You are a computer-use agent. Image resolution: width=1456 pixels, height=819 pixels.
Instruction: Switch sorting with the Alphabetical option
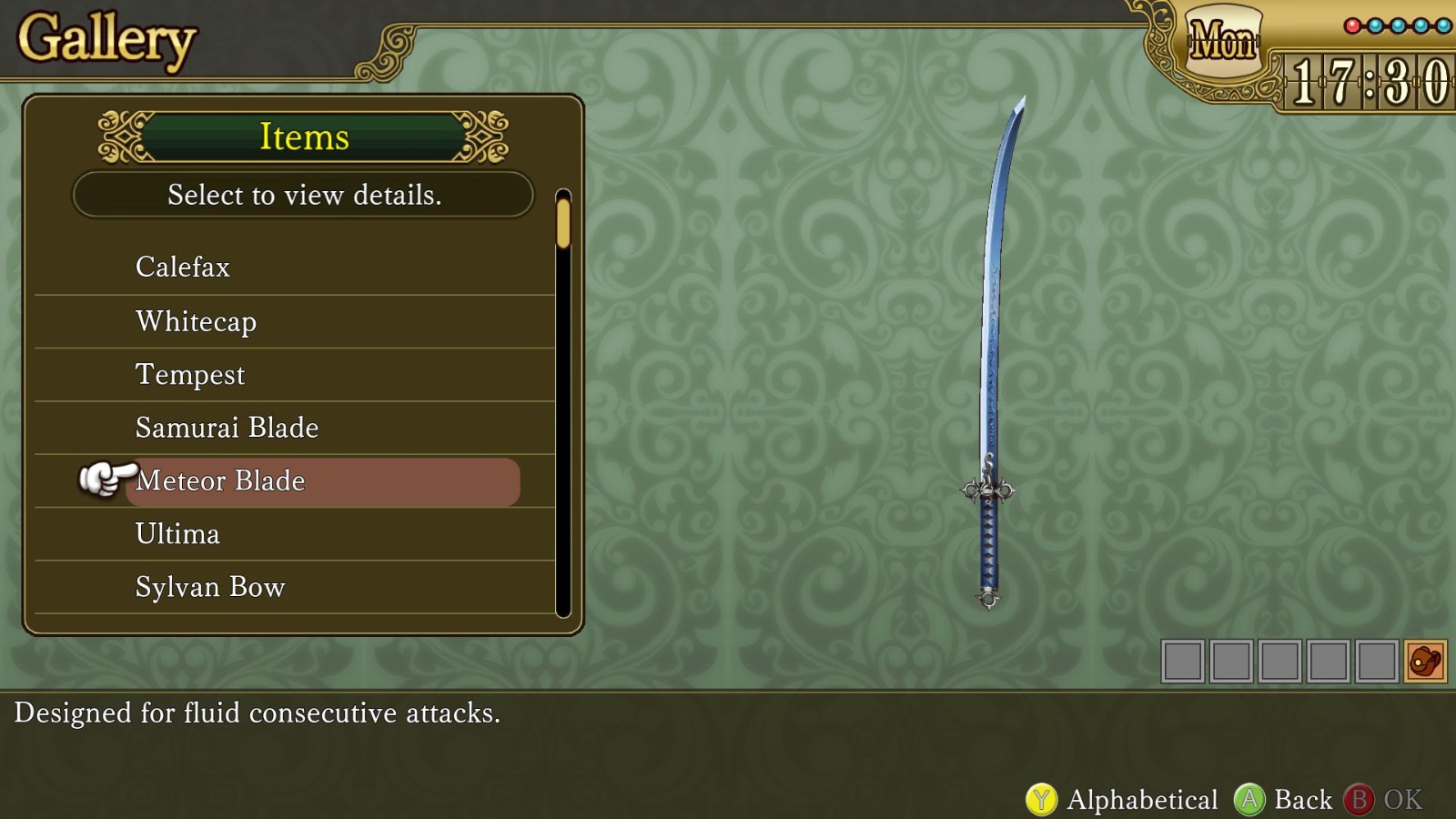[x=1142, y=798]
